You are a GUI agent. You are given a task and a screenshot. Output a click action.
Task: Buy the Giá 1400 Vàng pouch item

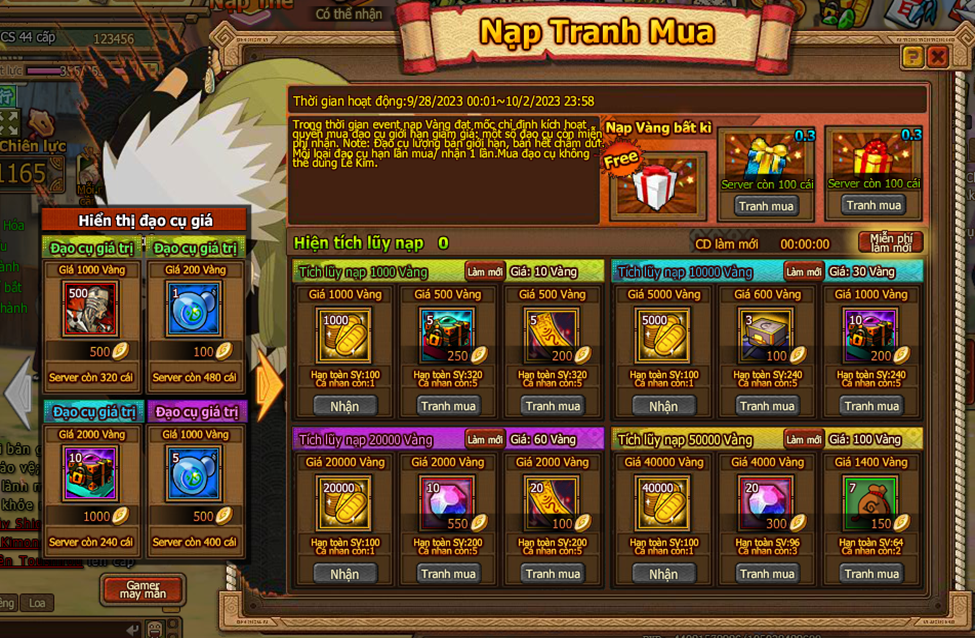tap(872, 574)
